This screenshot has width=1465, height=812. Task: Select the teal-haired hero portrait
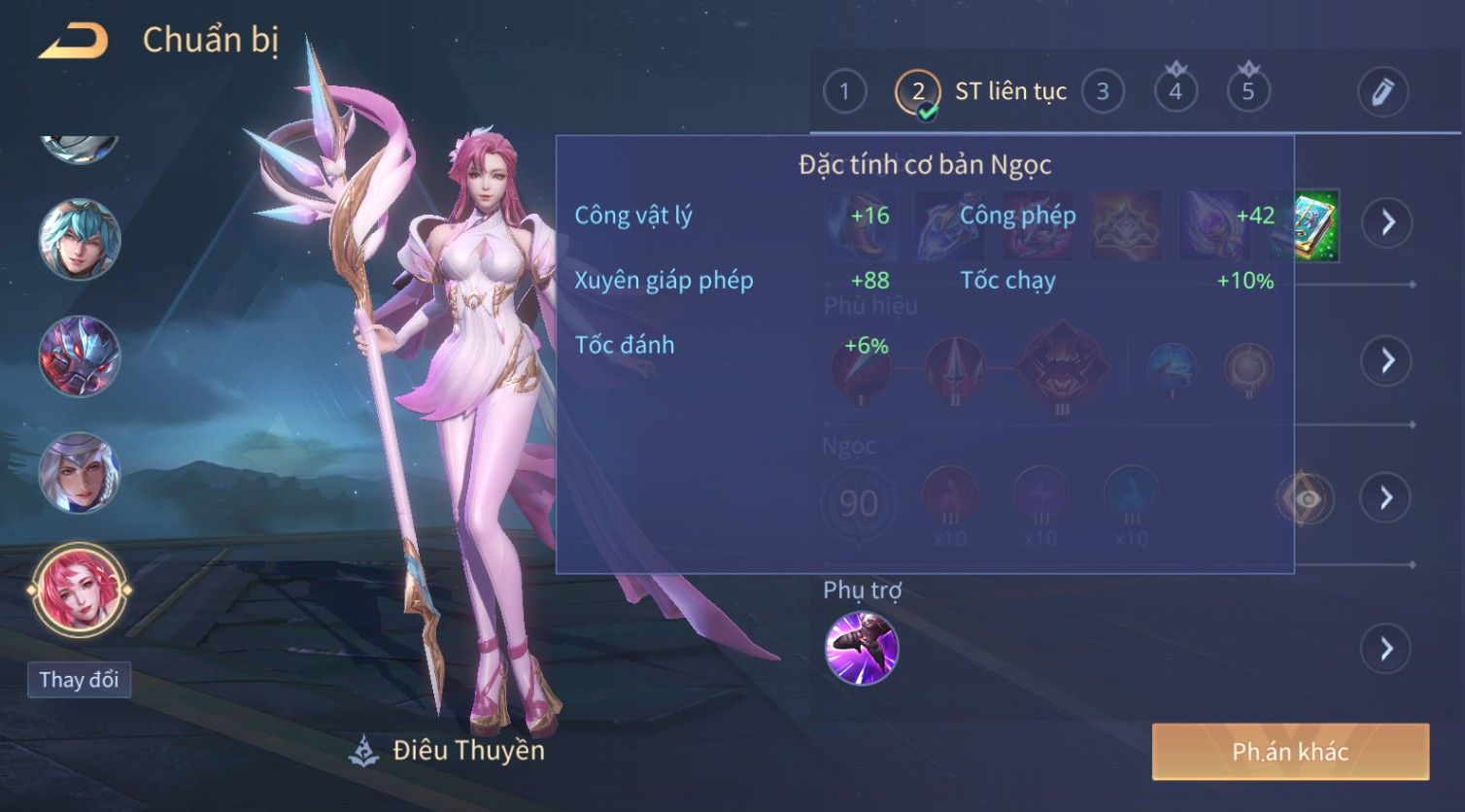click(80, 239)
